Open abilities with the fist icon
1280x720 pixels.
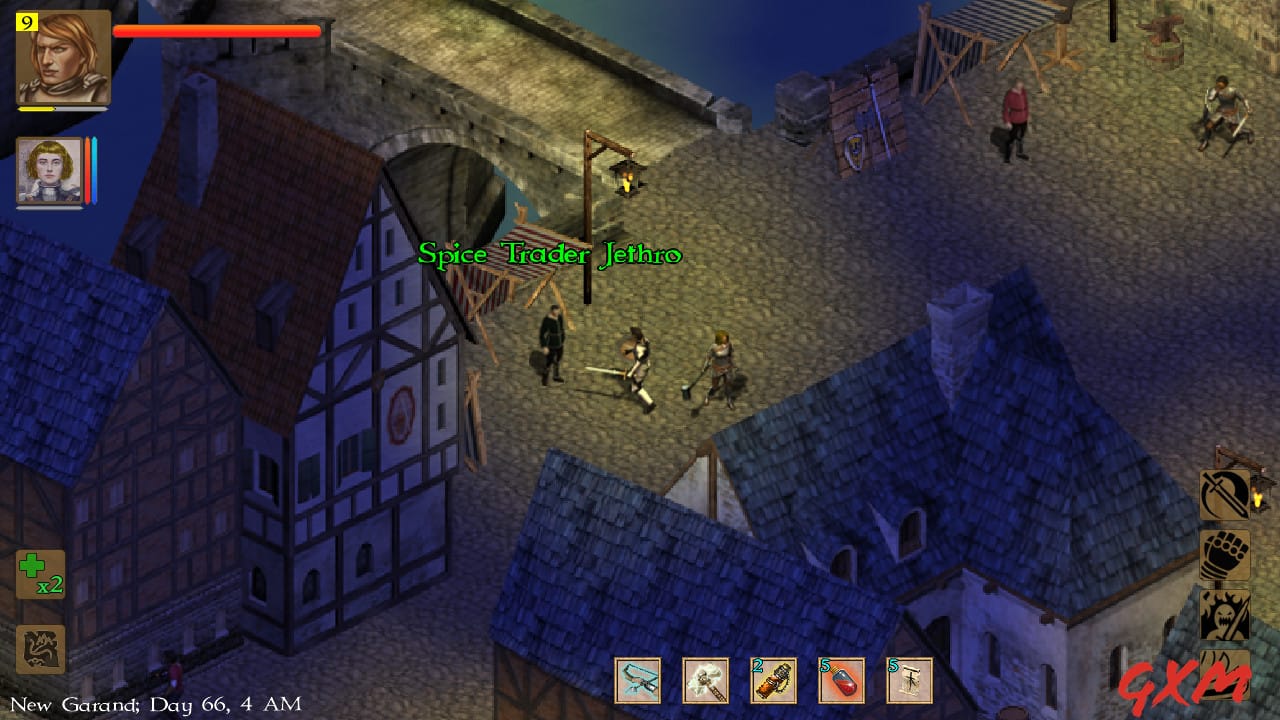click(x=1224, y=556)
